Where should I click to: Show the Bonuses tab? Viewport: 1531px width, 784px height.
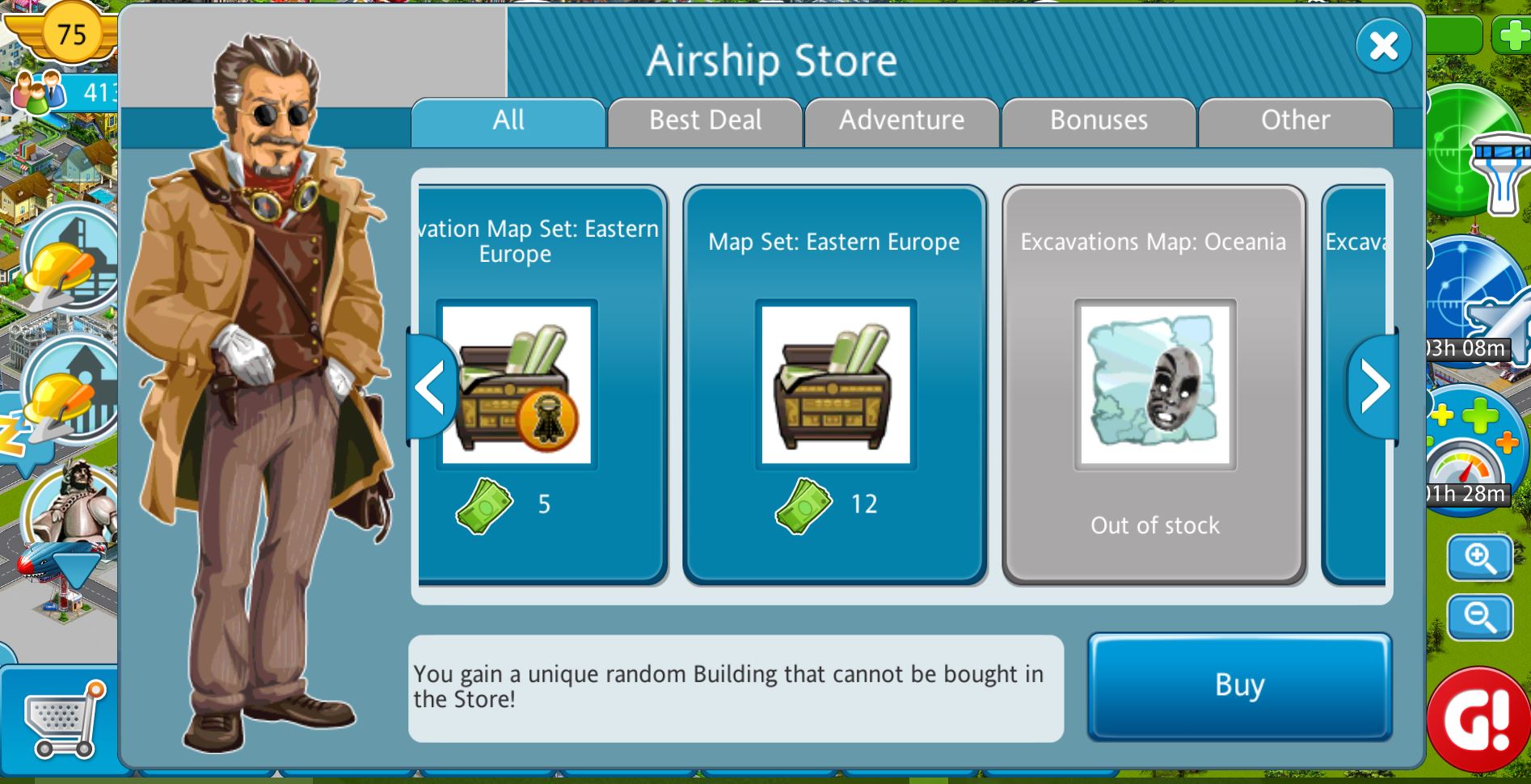(1099, 121)
